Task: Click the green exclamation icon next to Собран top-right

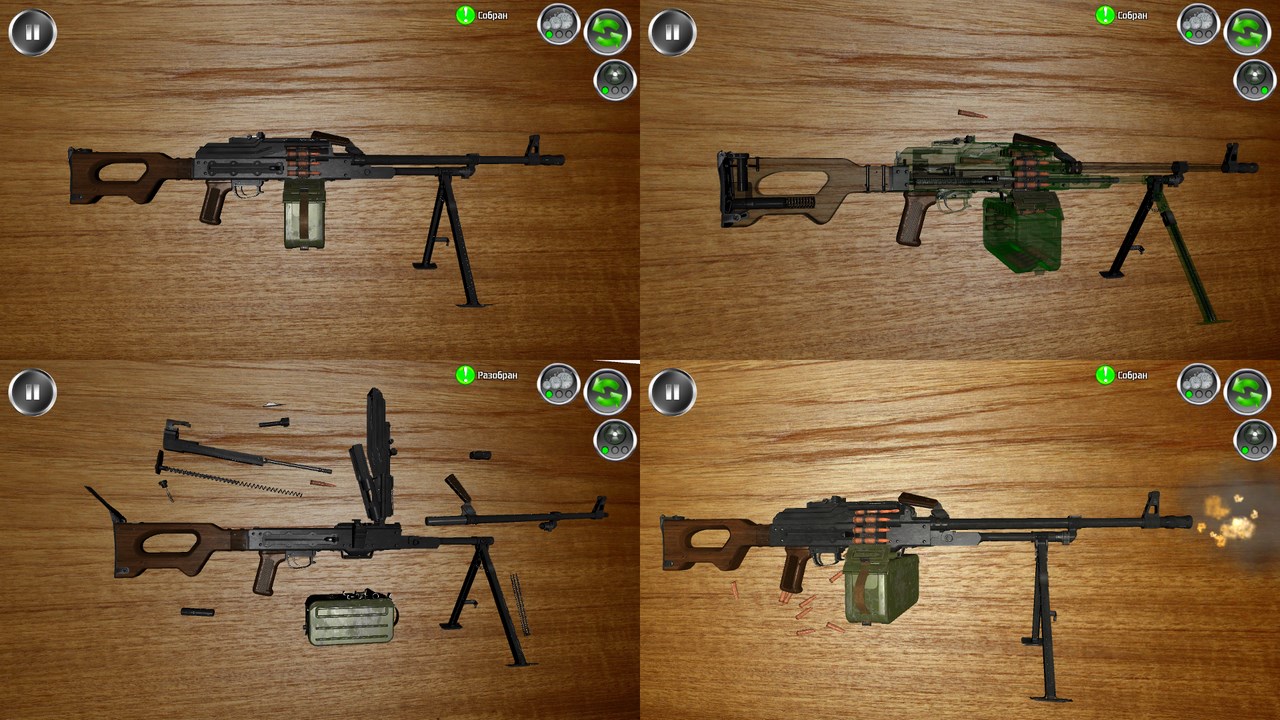Action: tap(1105, 15)
